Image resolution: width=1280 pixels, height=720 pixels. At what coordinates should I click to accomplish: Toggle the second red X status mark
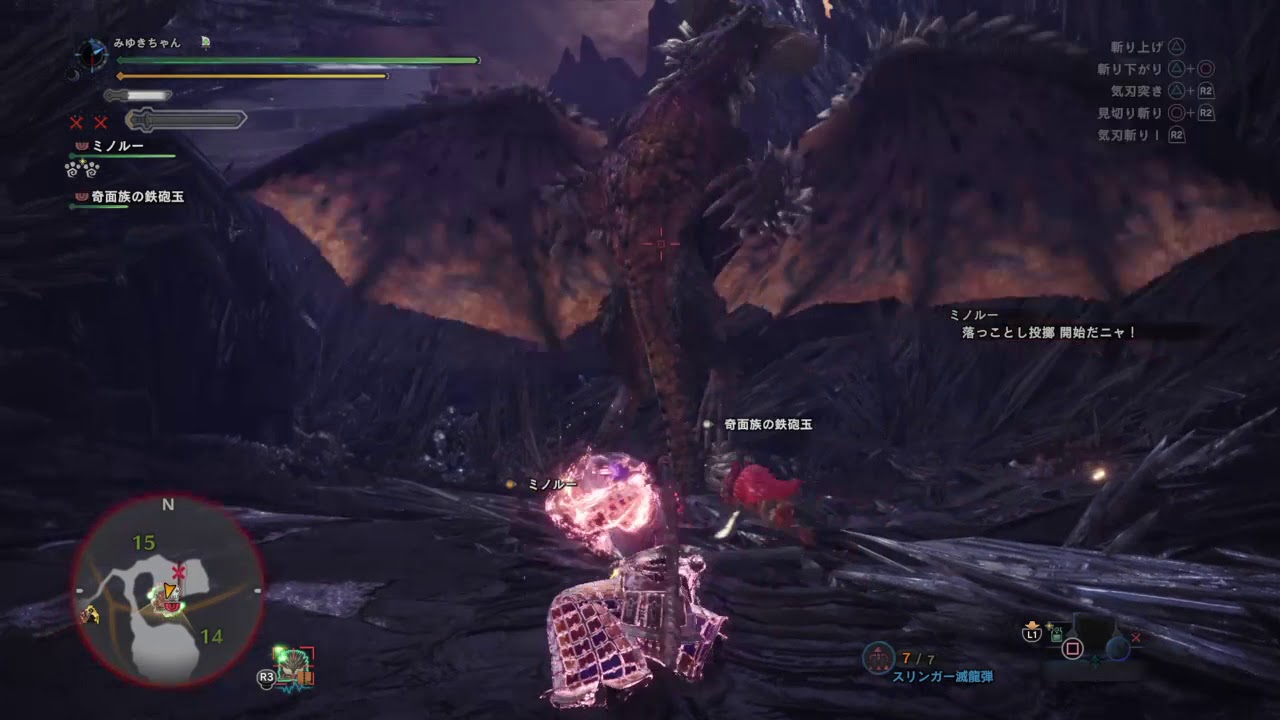click(100, 123)
